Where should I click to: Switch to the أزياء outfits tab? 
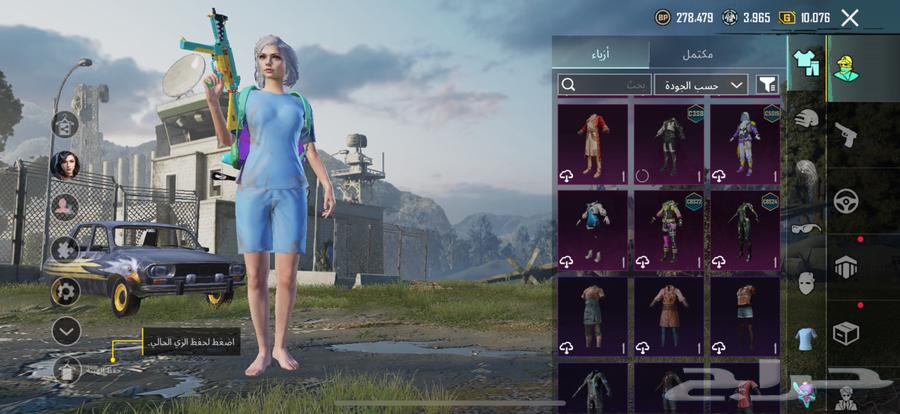601,53
